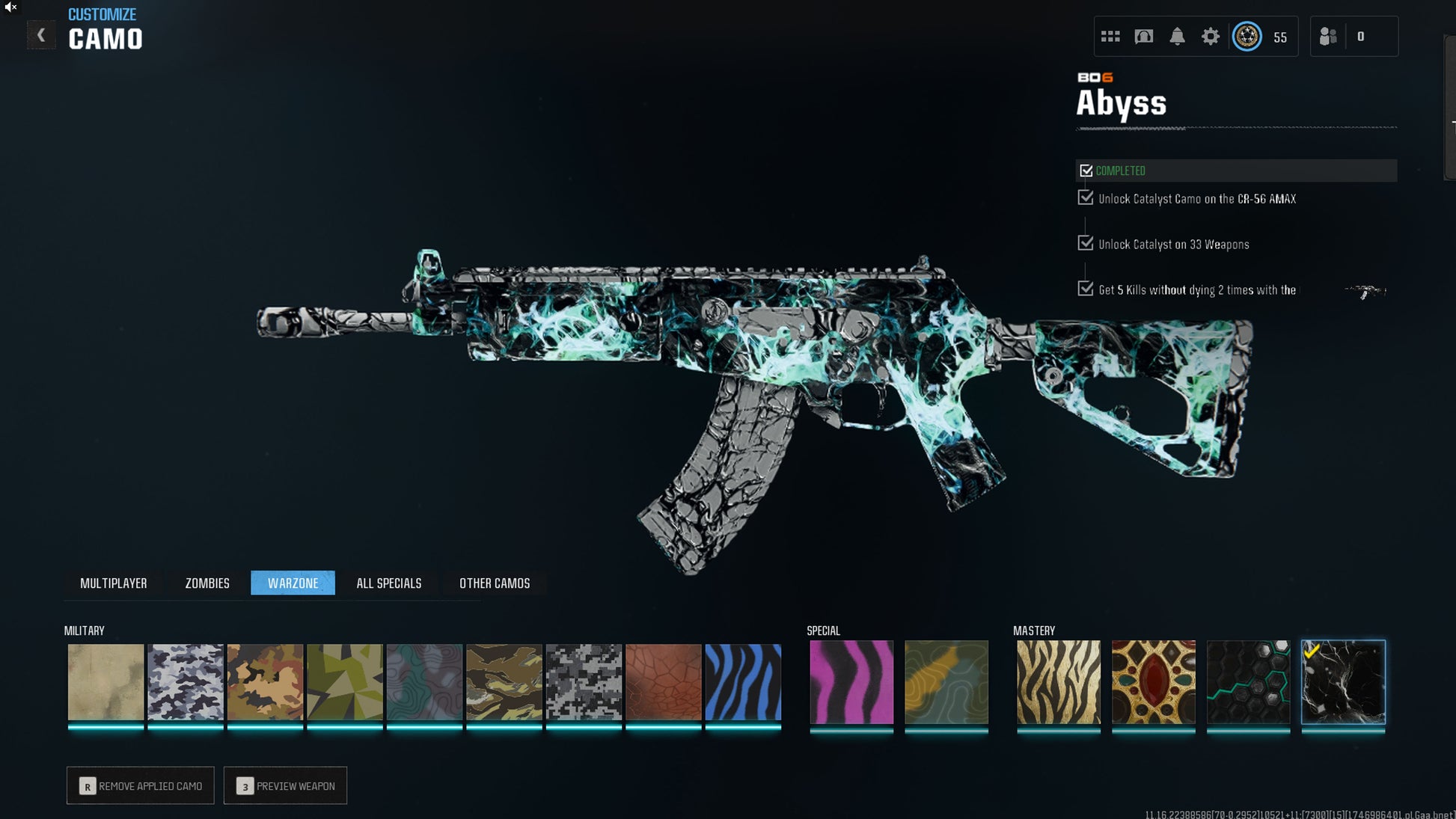Show the All Specials tab
The image size is (1456, 819).
pos(389,583)
